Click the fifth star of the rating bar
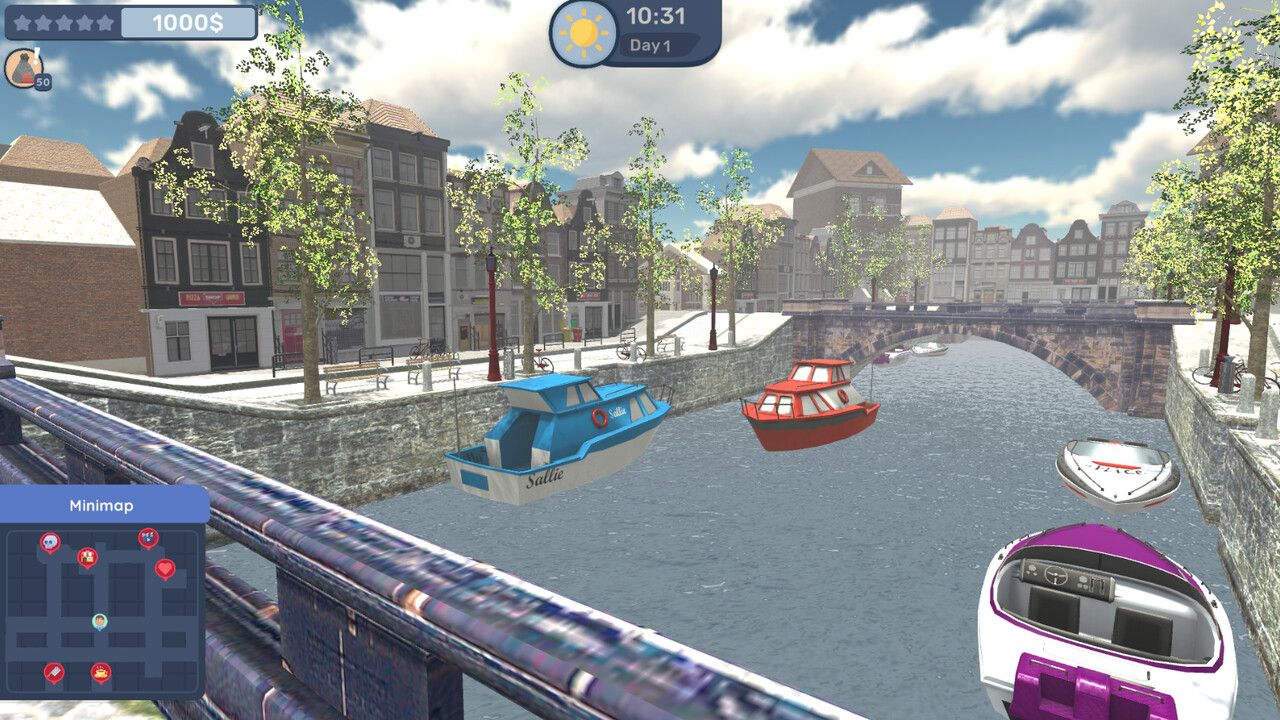1280x720 pixels. (x=105, y=23)
